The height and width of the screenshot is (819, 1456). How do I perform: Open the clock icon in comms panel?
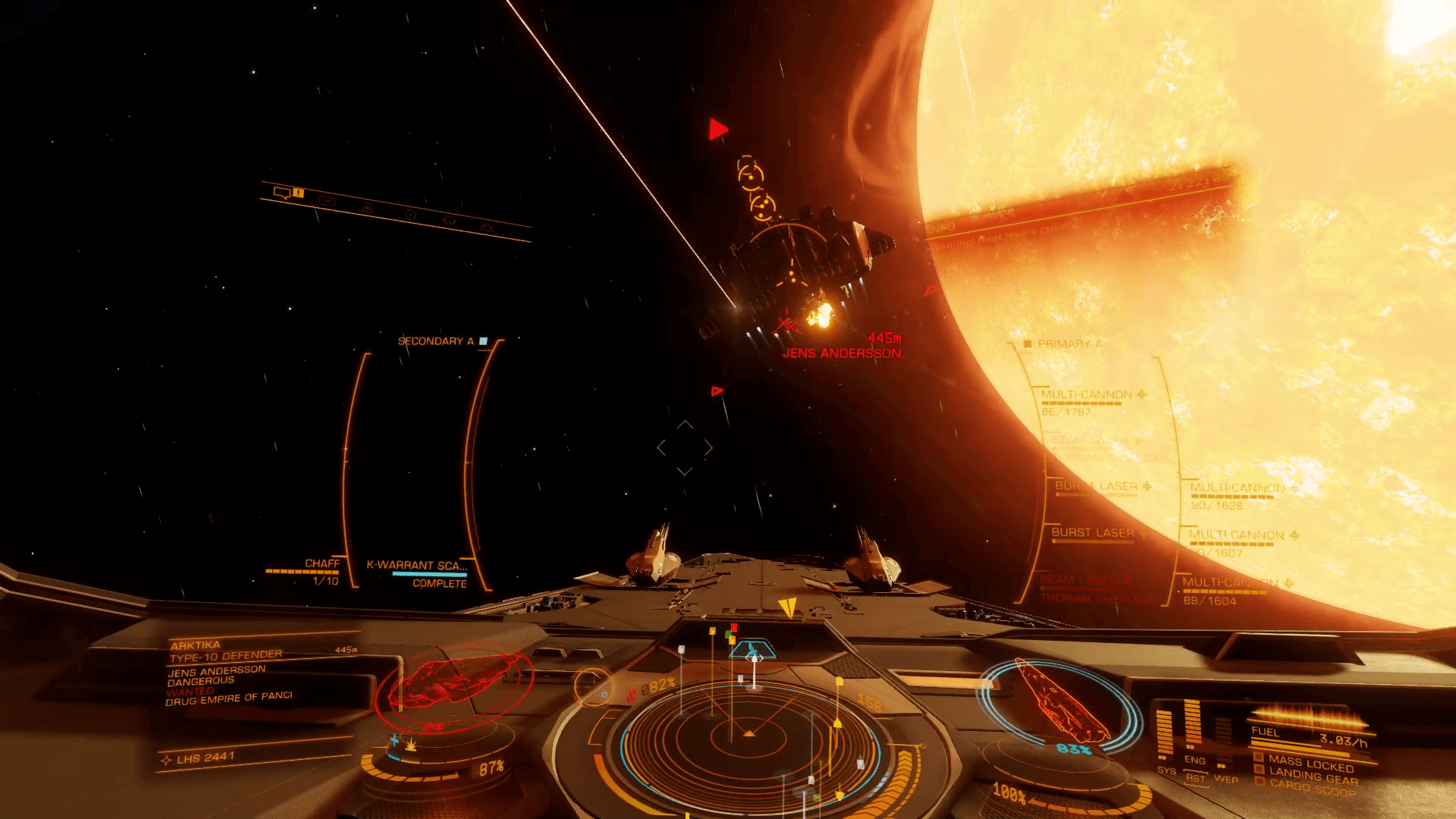410,215
